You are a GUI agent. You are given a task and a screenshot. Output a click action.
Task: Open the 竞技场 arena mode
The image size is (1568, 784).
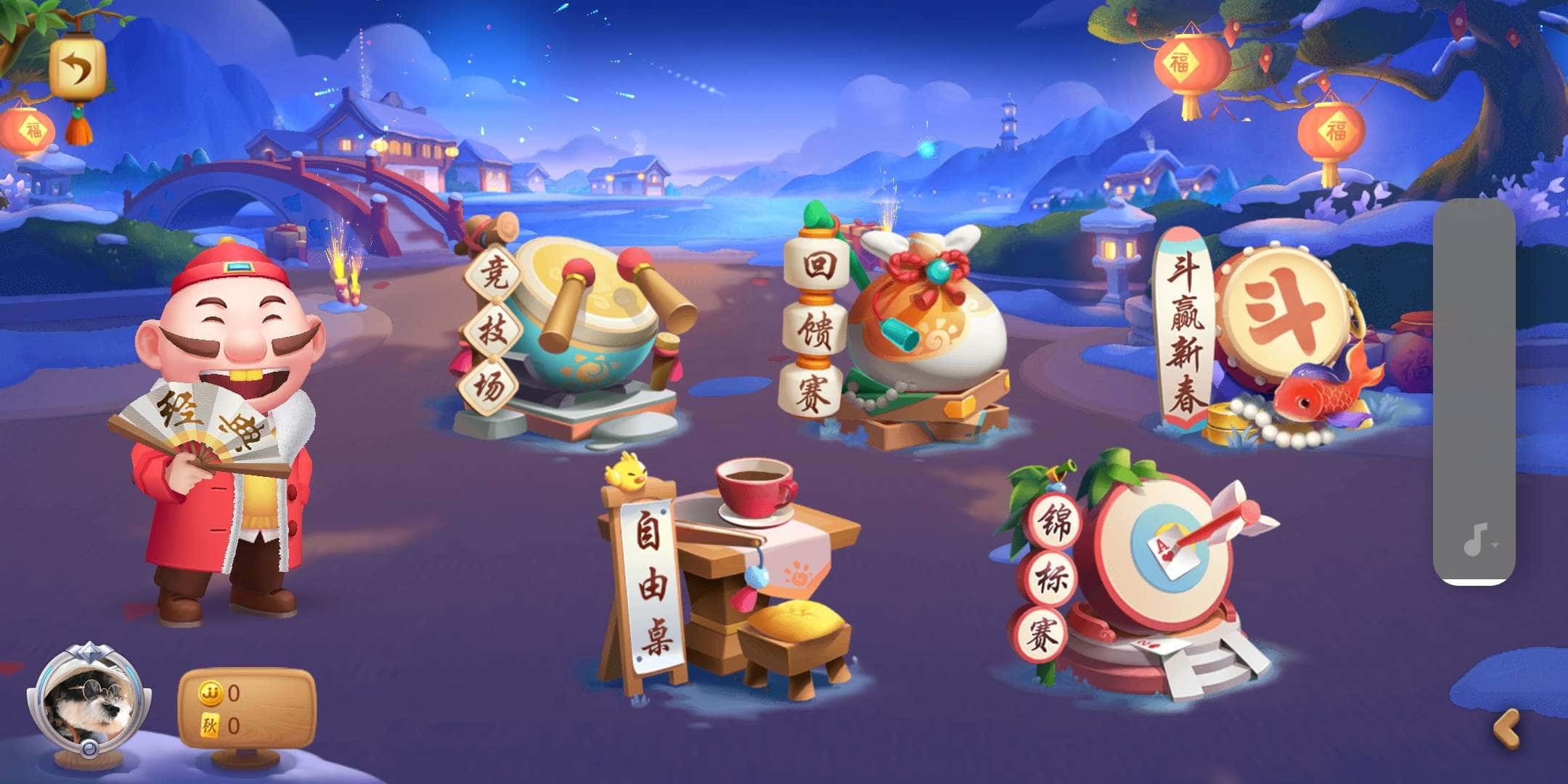[573, 334]
